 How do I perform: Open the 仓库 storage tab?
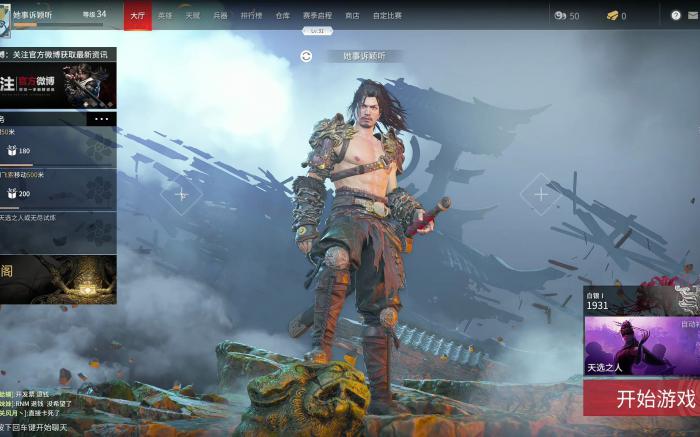point(282,15)
